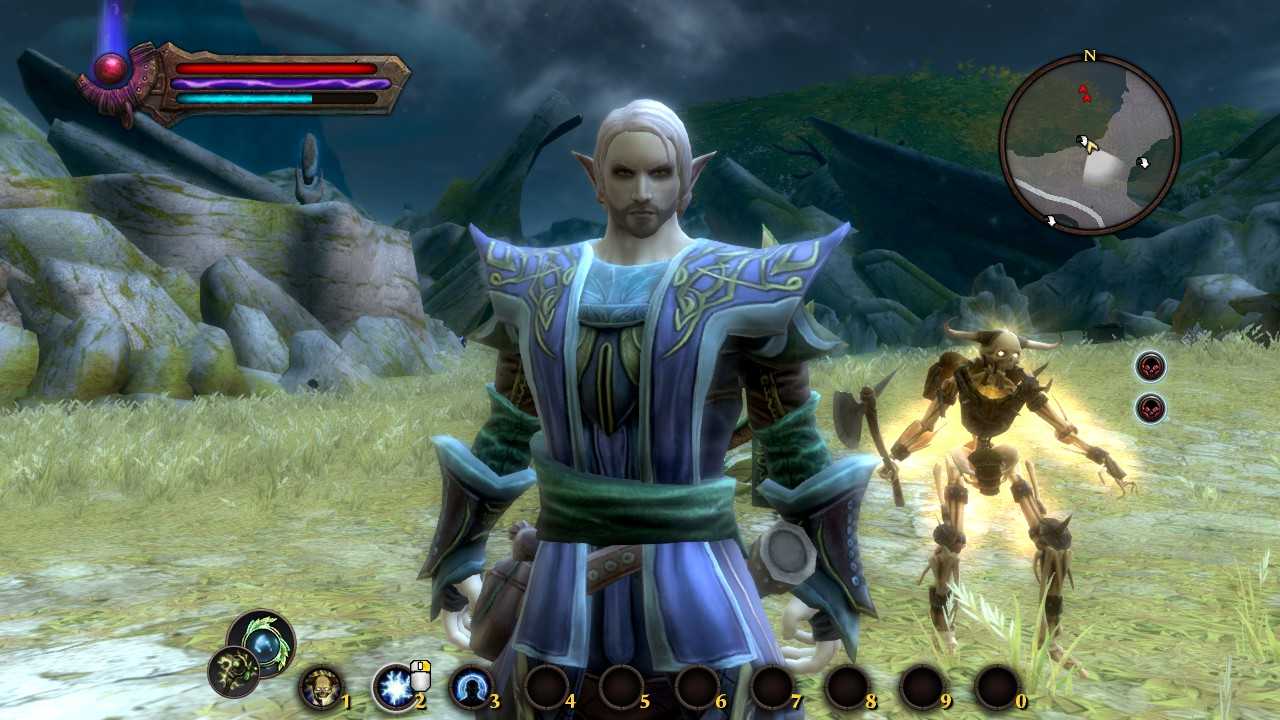
Task: Cast the lightning burst spell in slot 2
Action: [x=394, y=687]
